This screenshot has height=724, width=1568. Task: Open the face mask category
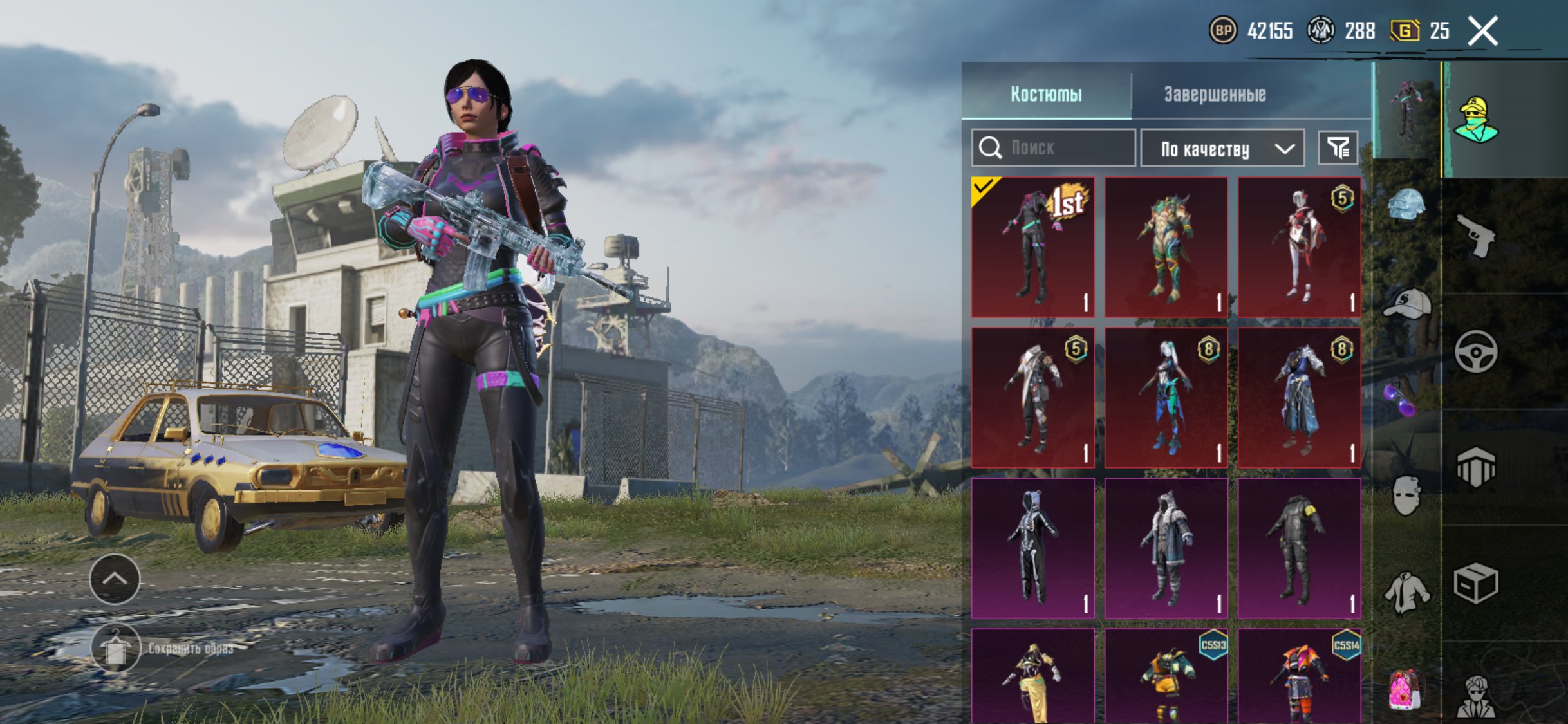pos(1406,496)
